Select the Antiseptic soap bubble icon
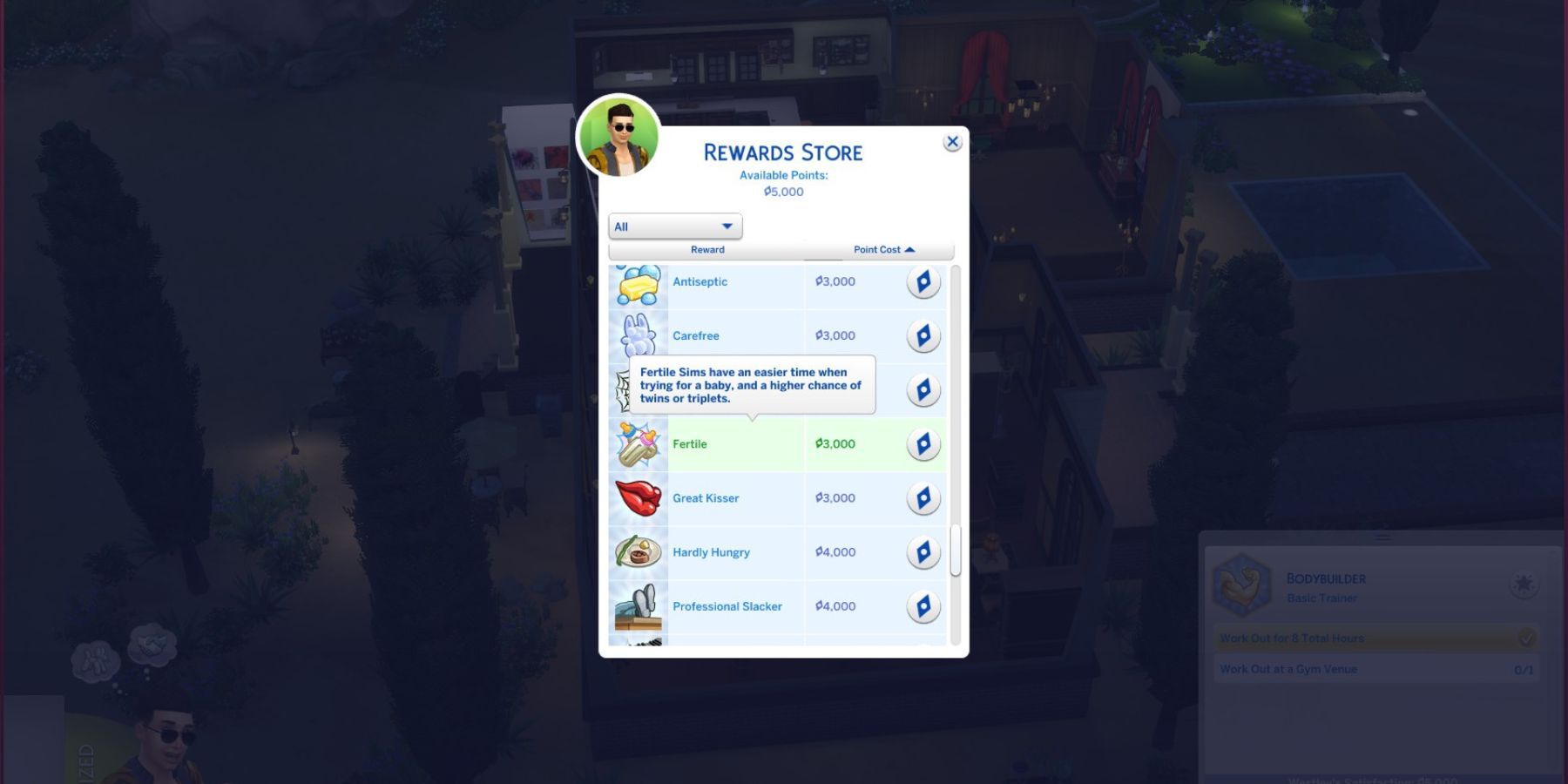Viewport: 1568px width, 784px height. point(639,281)
